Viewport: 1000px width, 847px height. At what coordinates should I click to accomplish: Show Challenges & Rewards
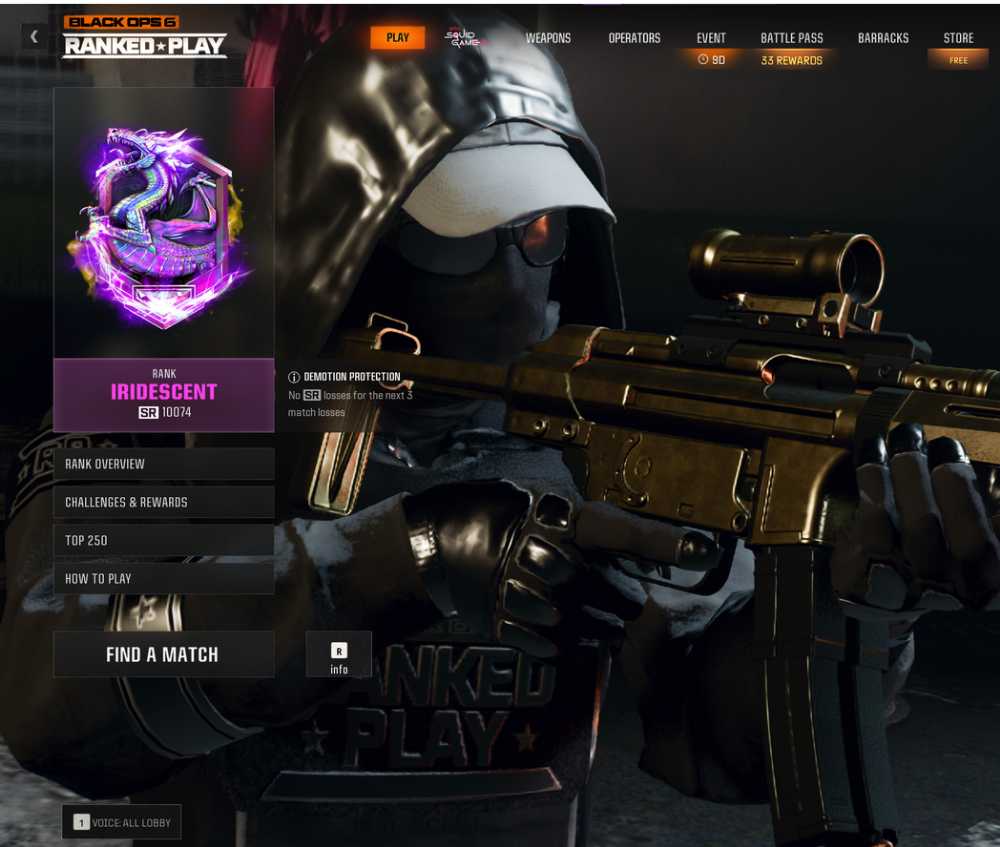(x=163, y=502)
